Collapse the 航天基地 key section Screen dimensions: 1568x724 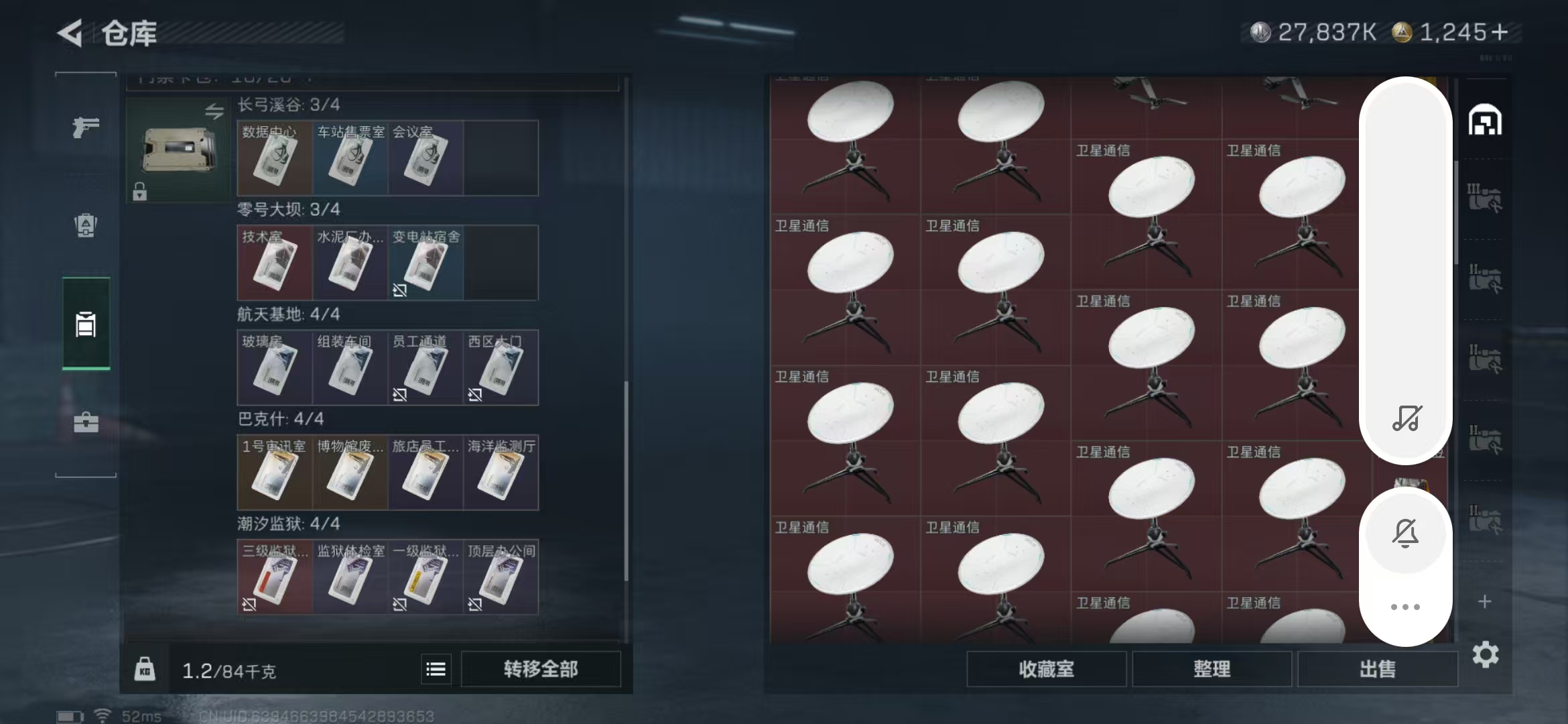pos(288,313)
